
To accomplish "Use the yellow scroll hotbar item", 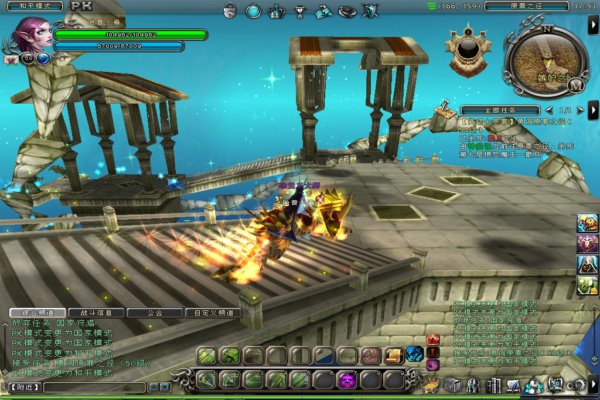I will [x=393, y=355].
